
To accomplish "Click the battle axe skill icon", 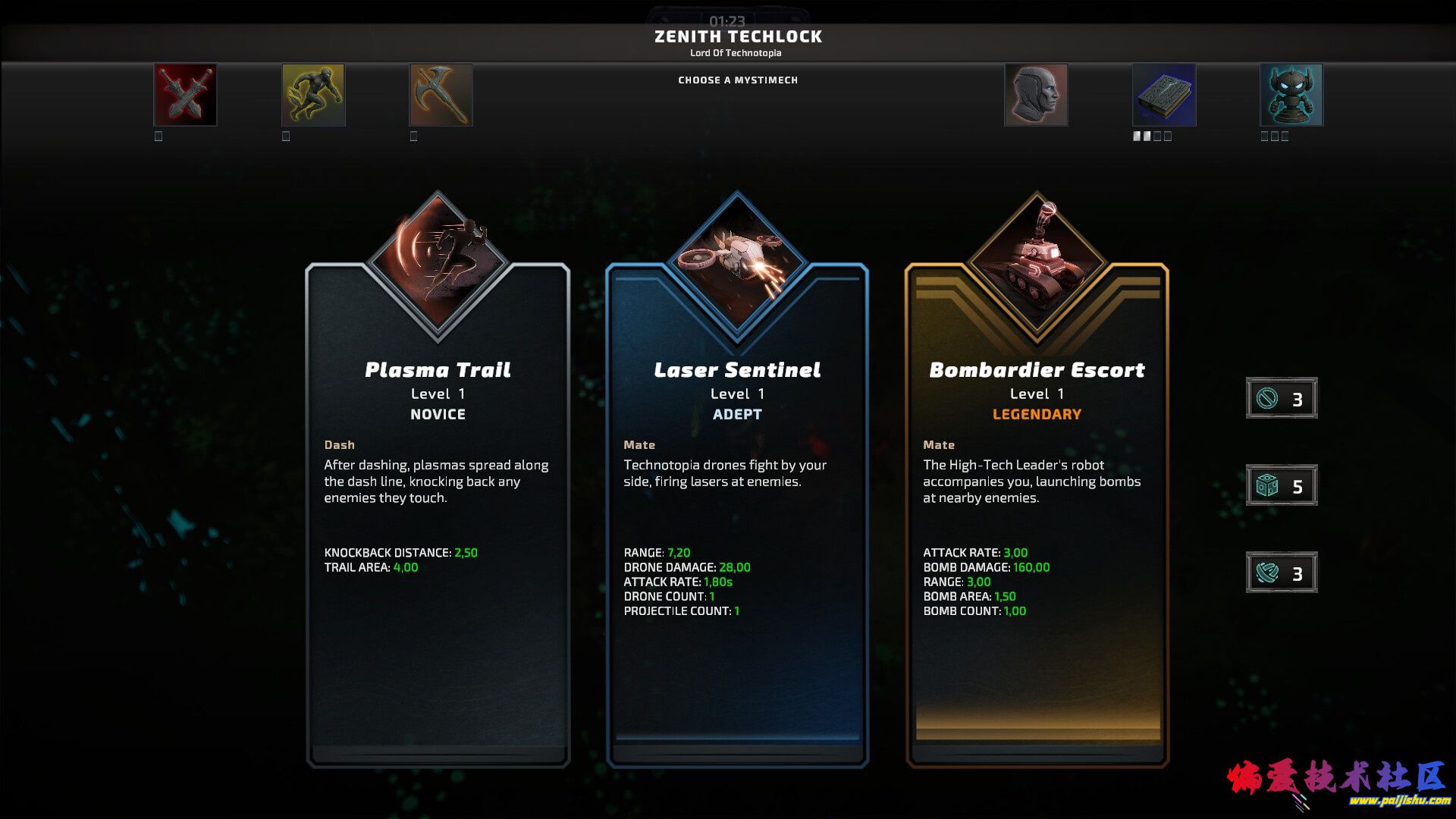I will tap(441, 95).
